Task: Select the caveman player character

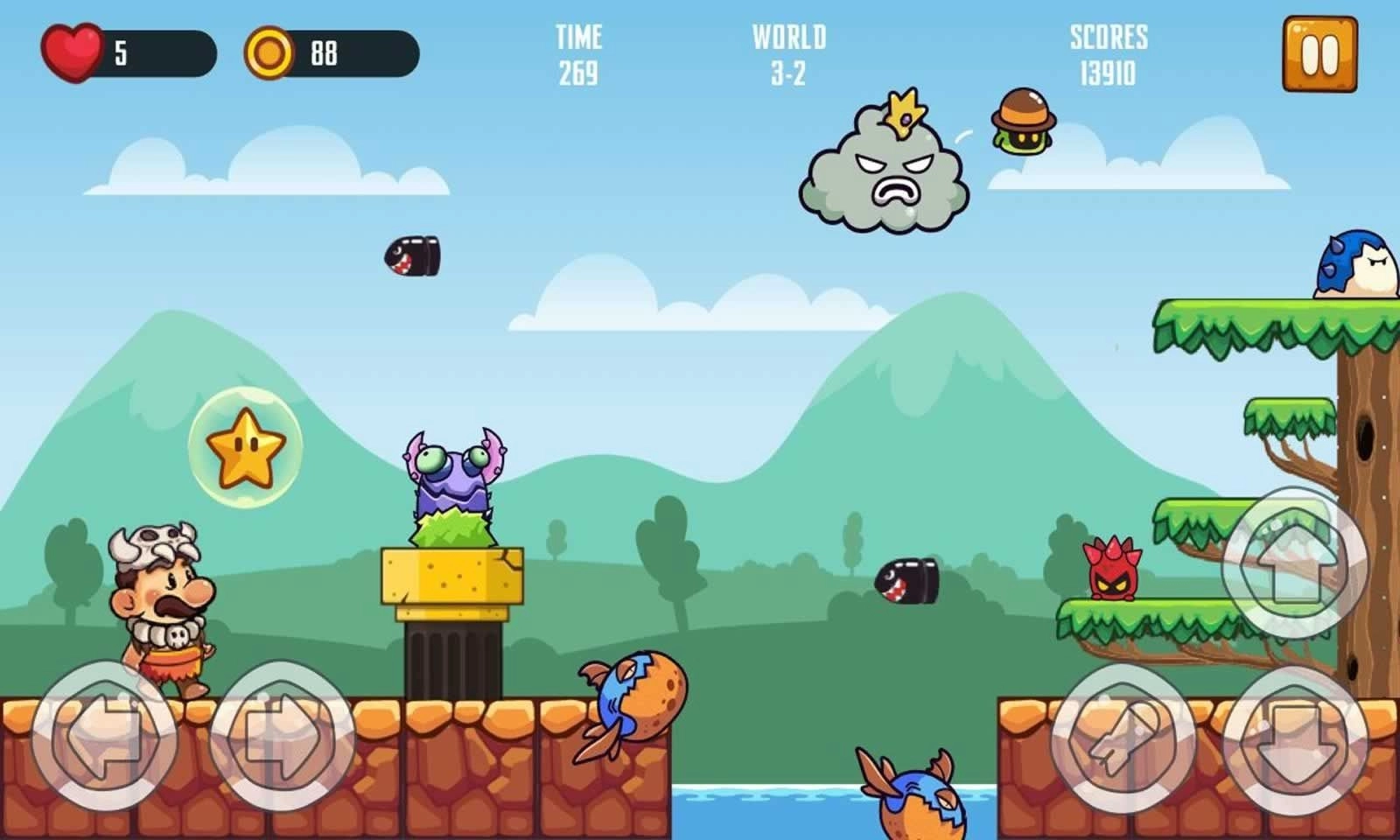Action: (162, 604)
